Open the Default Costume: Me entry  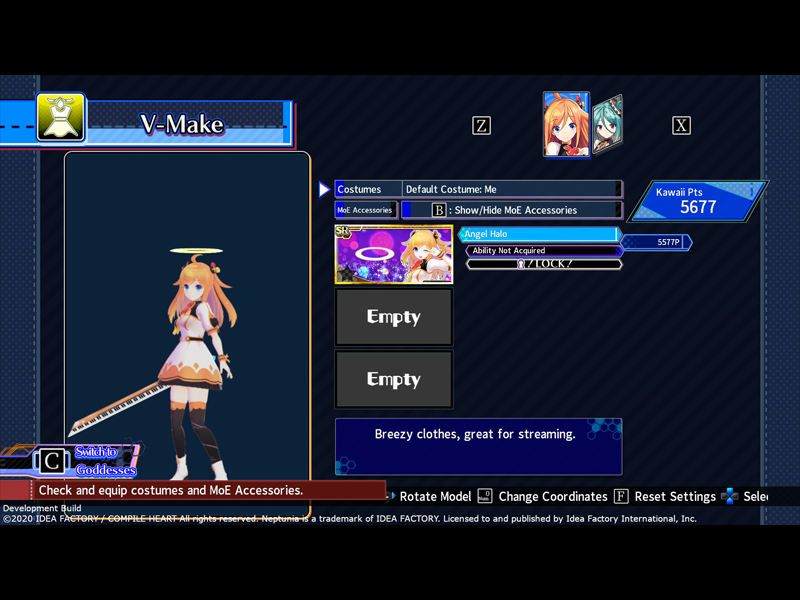(x=511, y=189)
